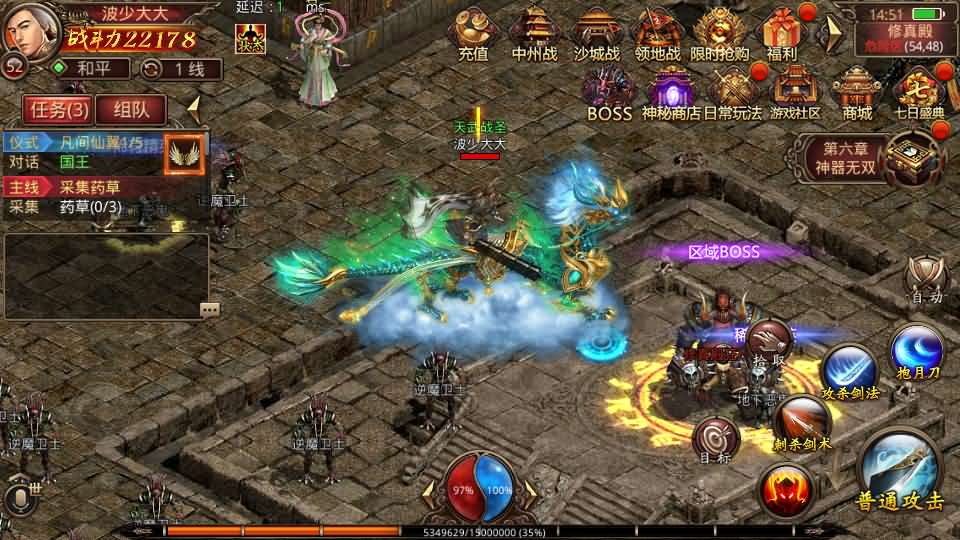Track the 采集药草 main quest
Image resolution: width=960 pixels, height=540 pixels.
[90, 187]
